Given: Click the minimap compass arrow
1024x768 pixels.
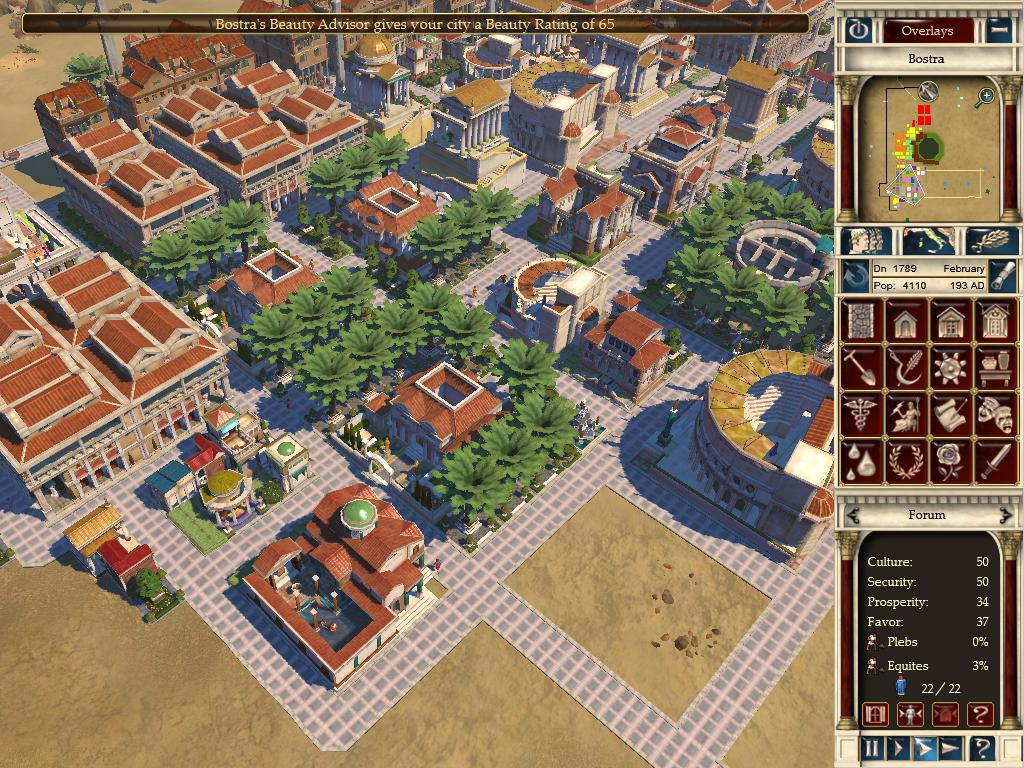Looking at the screenshot, I should click(928, 91).
